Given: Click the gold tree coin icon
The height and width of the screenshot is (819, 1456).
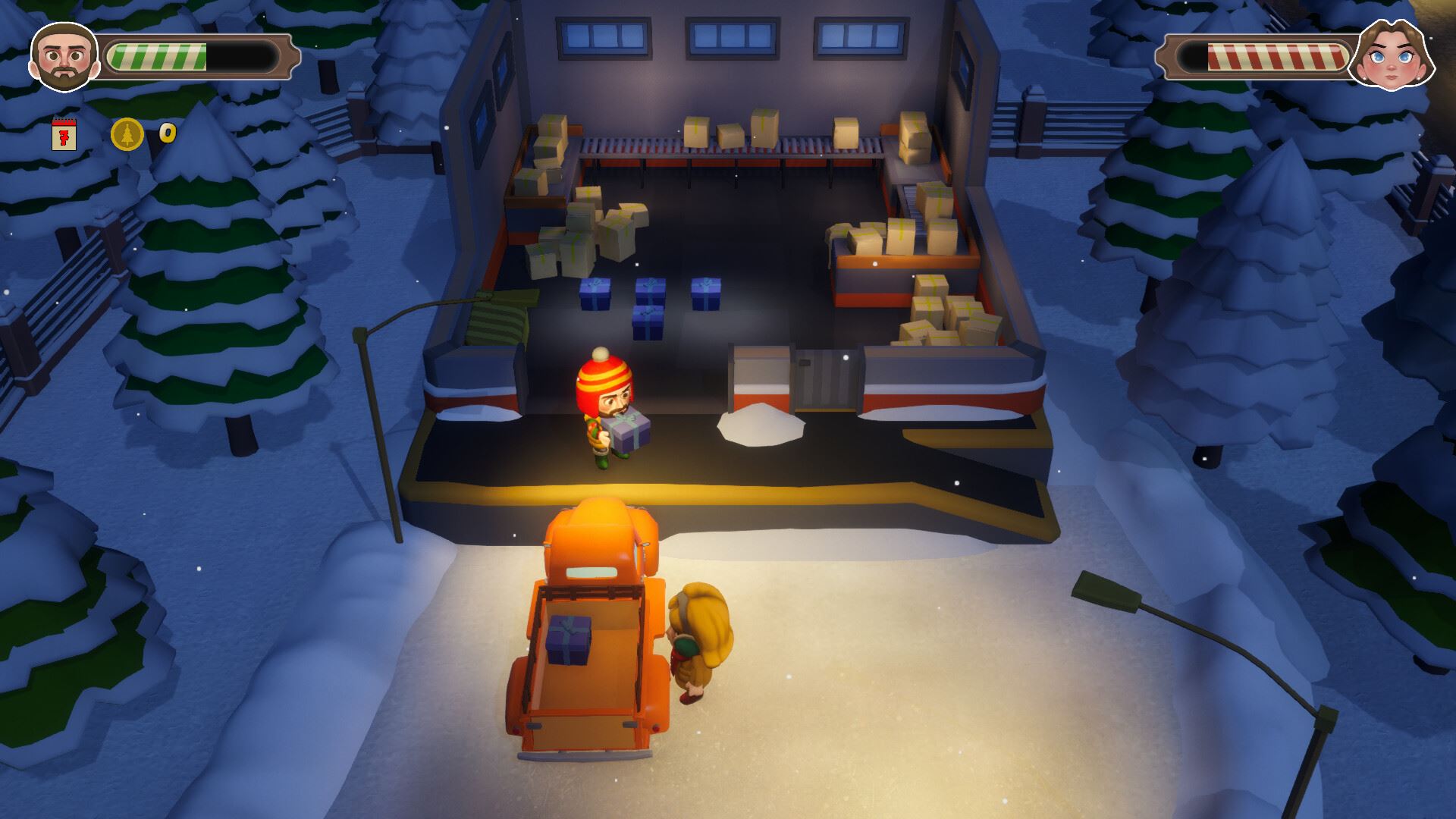Looking at the screenshot, I should 127,134.
